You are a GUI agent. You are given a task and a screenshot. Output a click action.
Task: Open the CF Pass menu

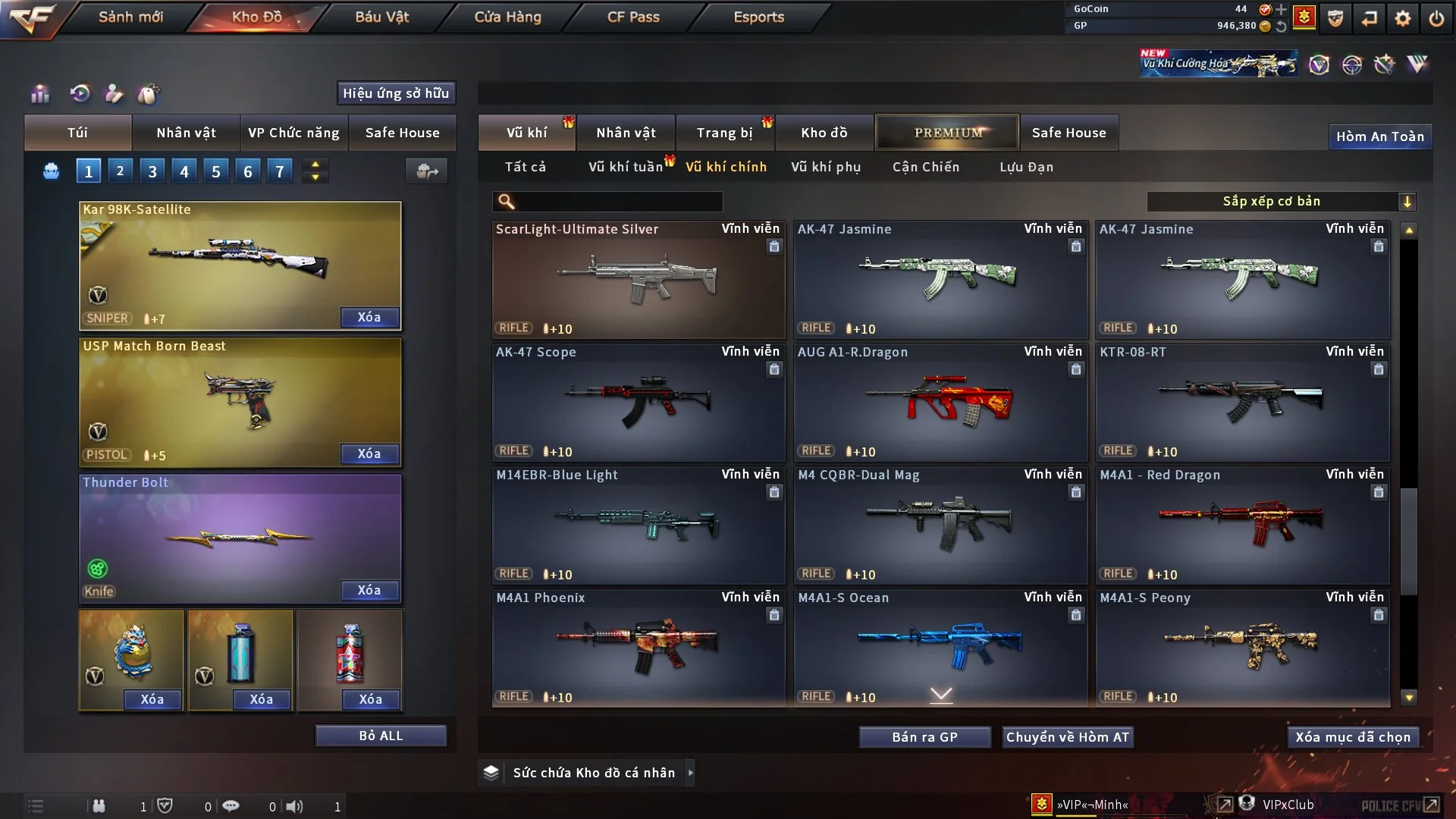pyautogui.click(x=633, y=17)
